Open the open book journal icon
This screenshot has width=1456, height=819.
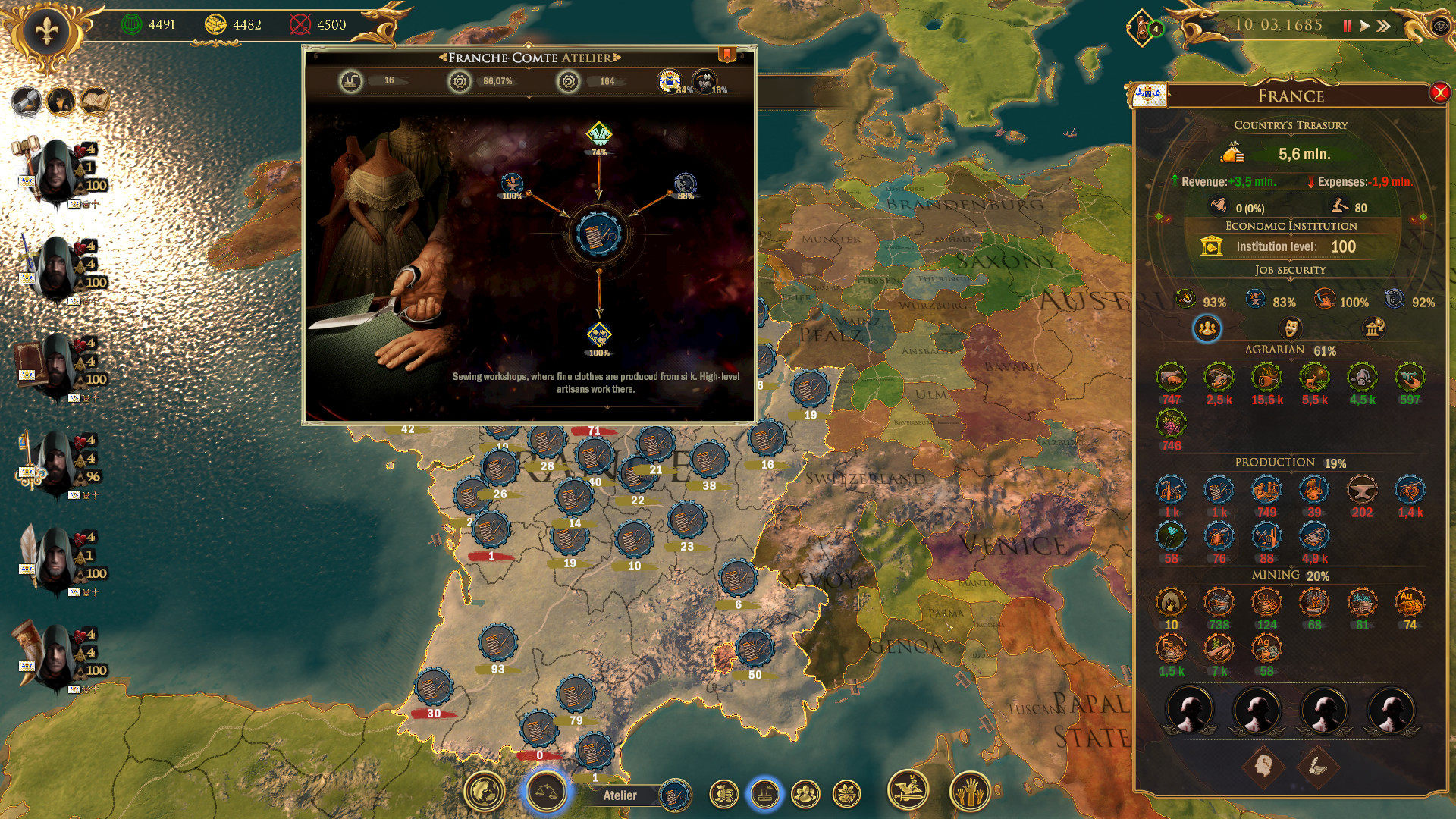(96, 101)
